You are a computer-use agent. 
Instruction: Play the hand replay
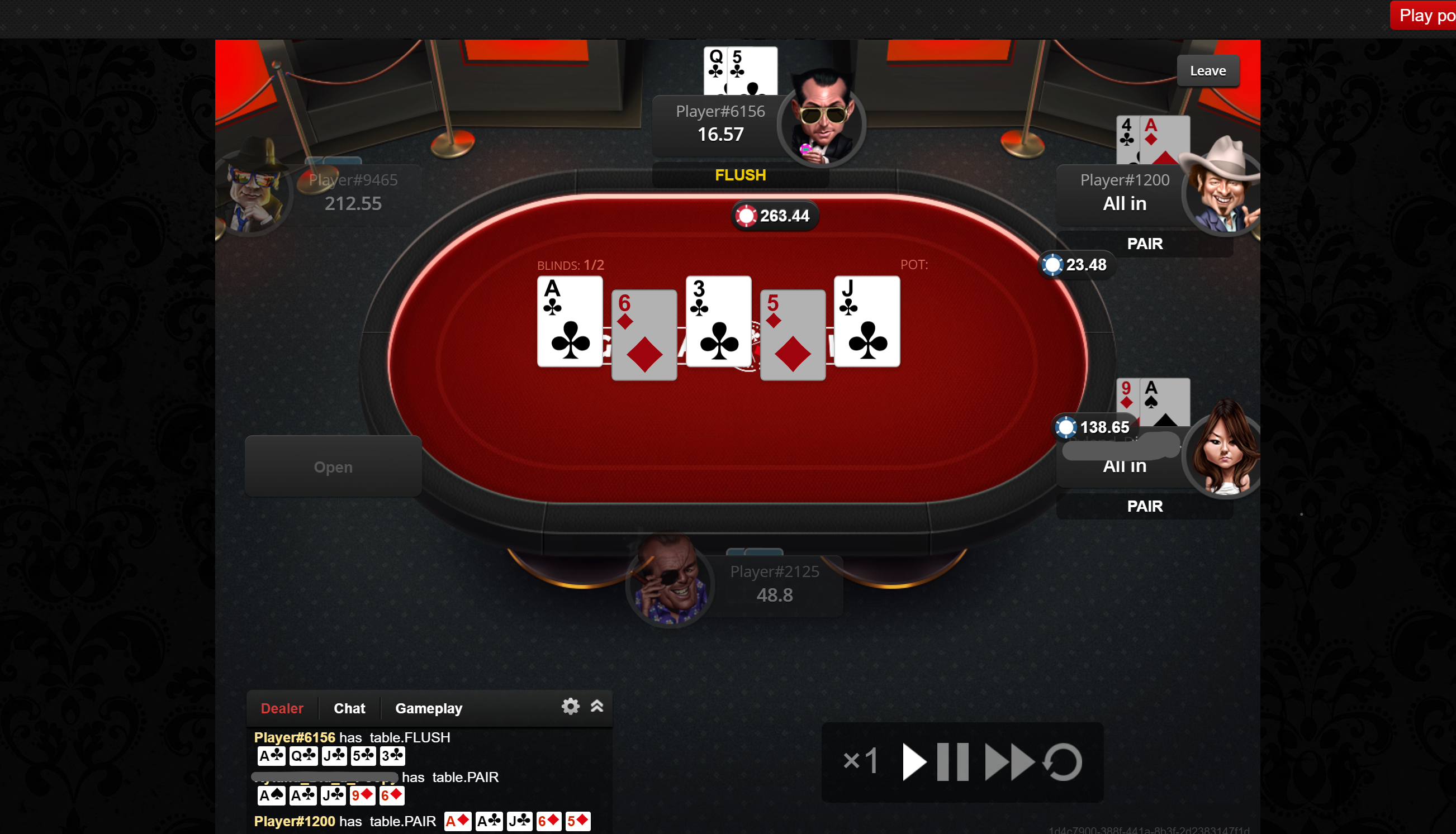point(913,762)
